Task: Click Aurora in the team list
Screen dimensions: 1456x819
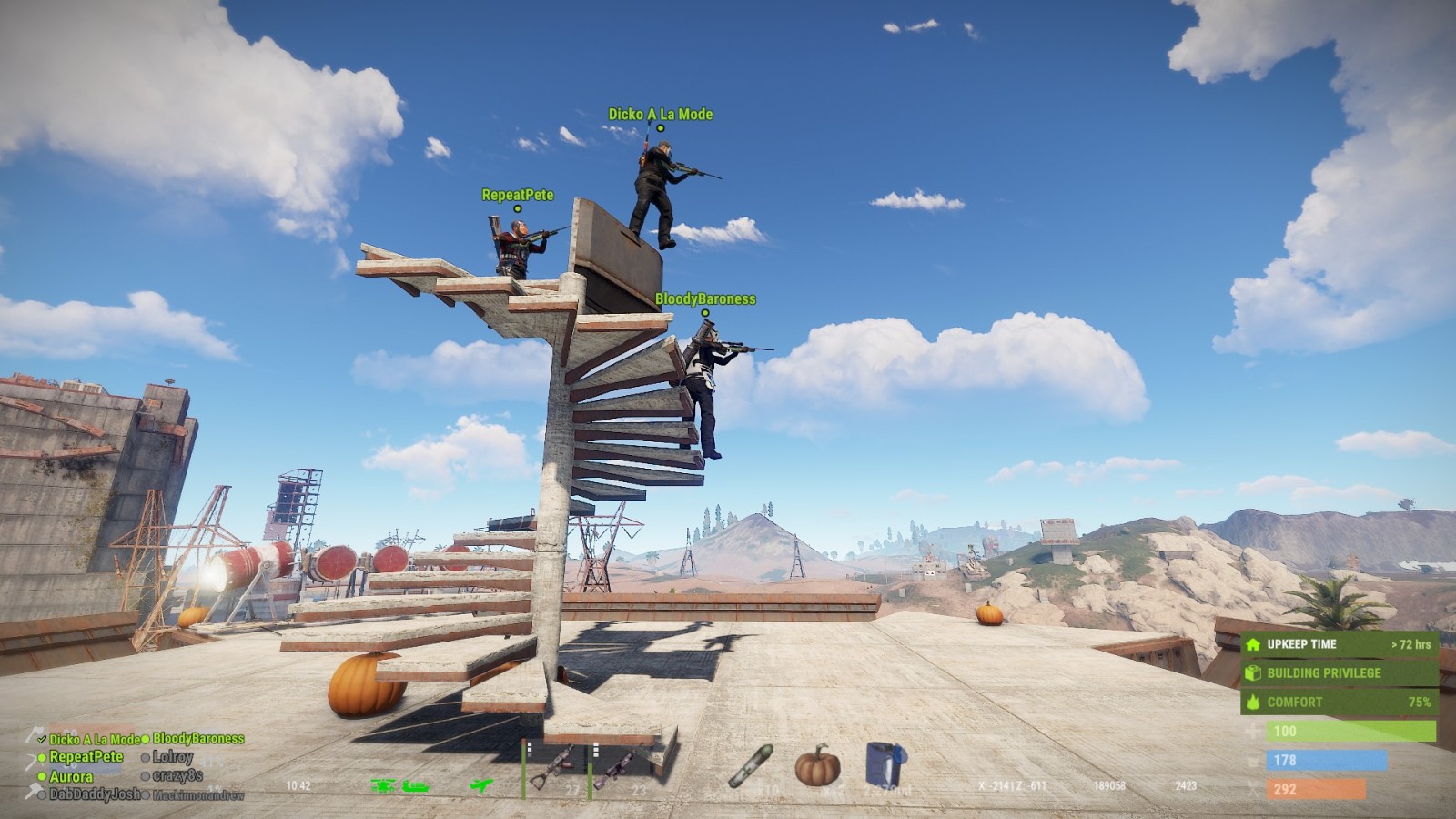Action: (x=70, y=776)
